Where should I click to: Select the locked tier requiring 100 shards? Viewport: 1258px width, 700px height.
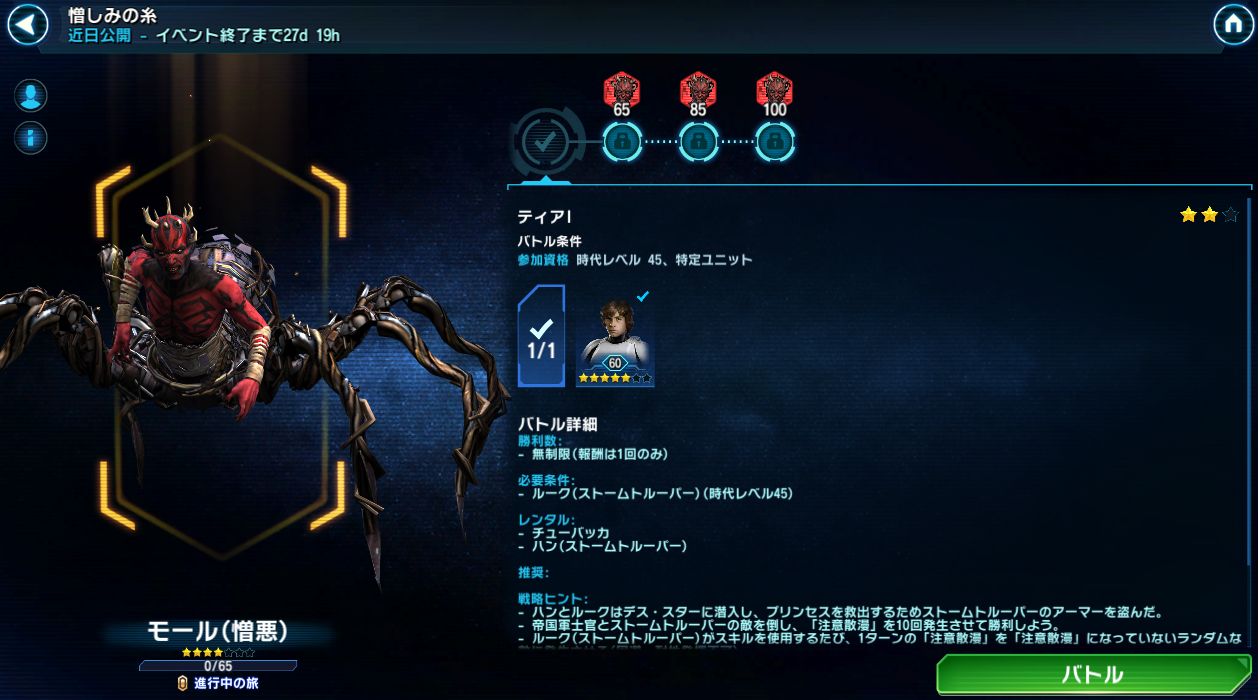(x=775, y=142)
